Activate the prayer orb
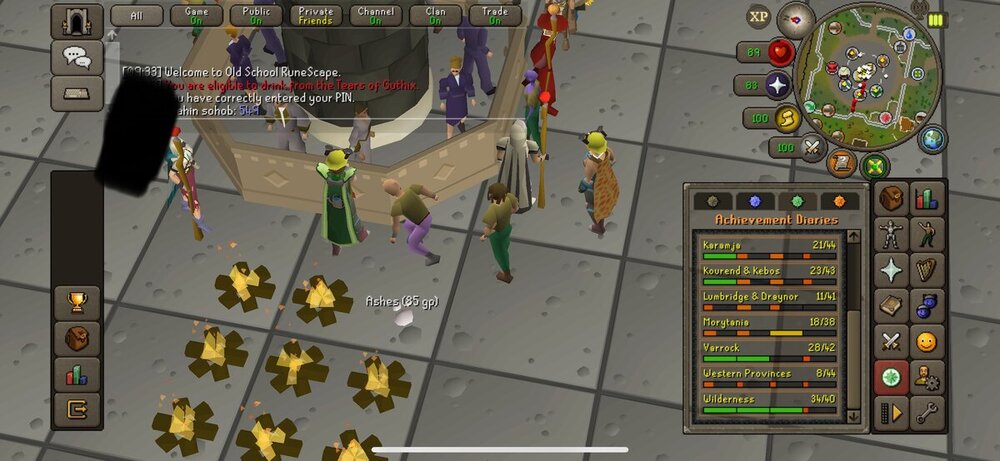 click(x=777, y=85)
